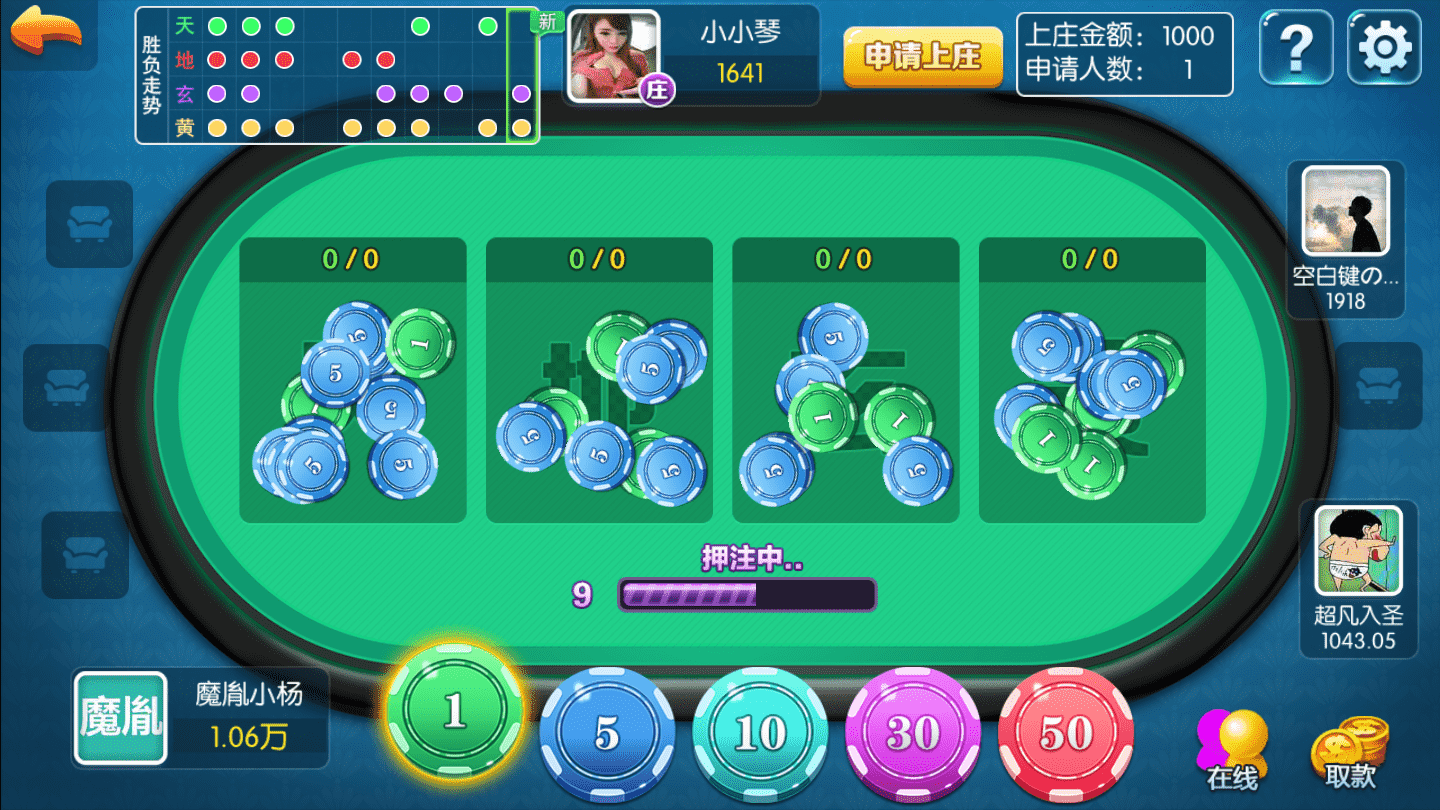Viewport: 1440px width, 810px height.
Task: Open the 胜负走势 win-loss trend chart
Action: [x=337, y=77]
